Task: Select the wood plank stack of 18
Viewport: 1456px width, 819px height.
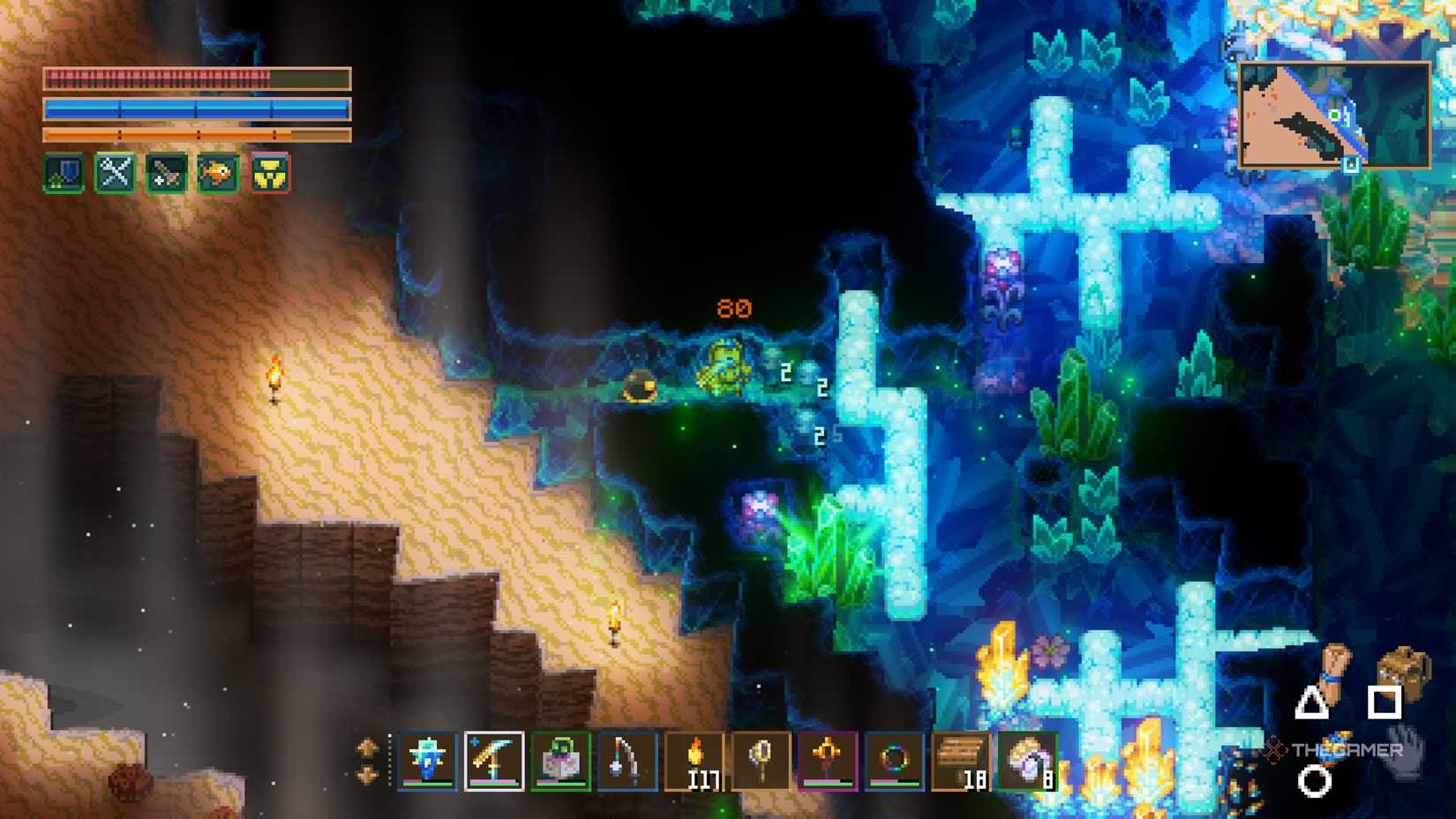Action: point(961,760)
